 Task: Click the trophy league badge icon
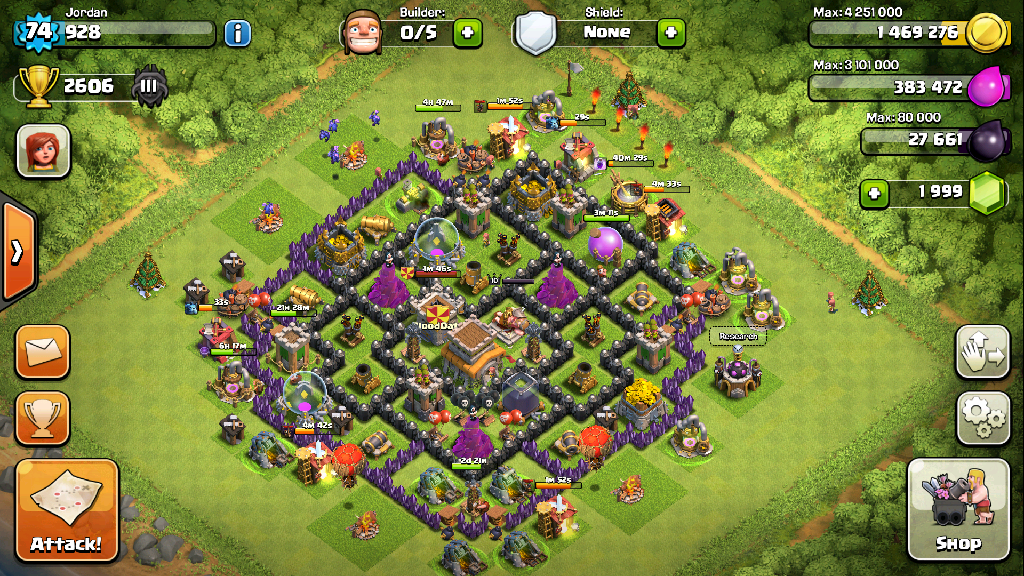point(150,86)
